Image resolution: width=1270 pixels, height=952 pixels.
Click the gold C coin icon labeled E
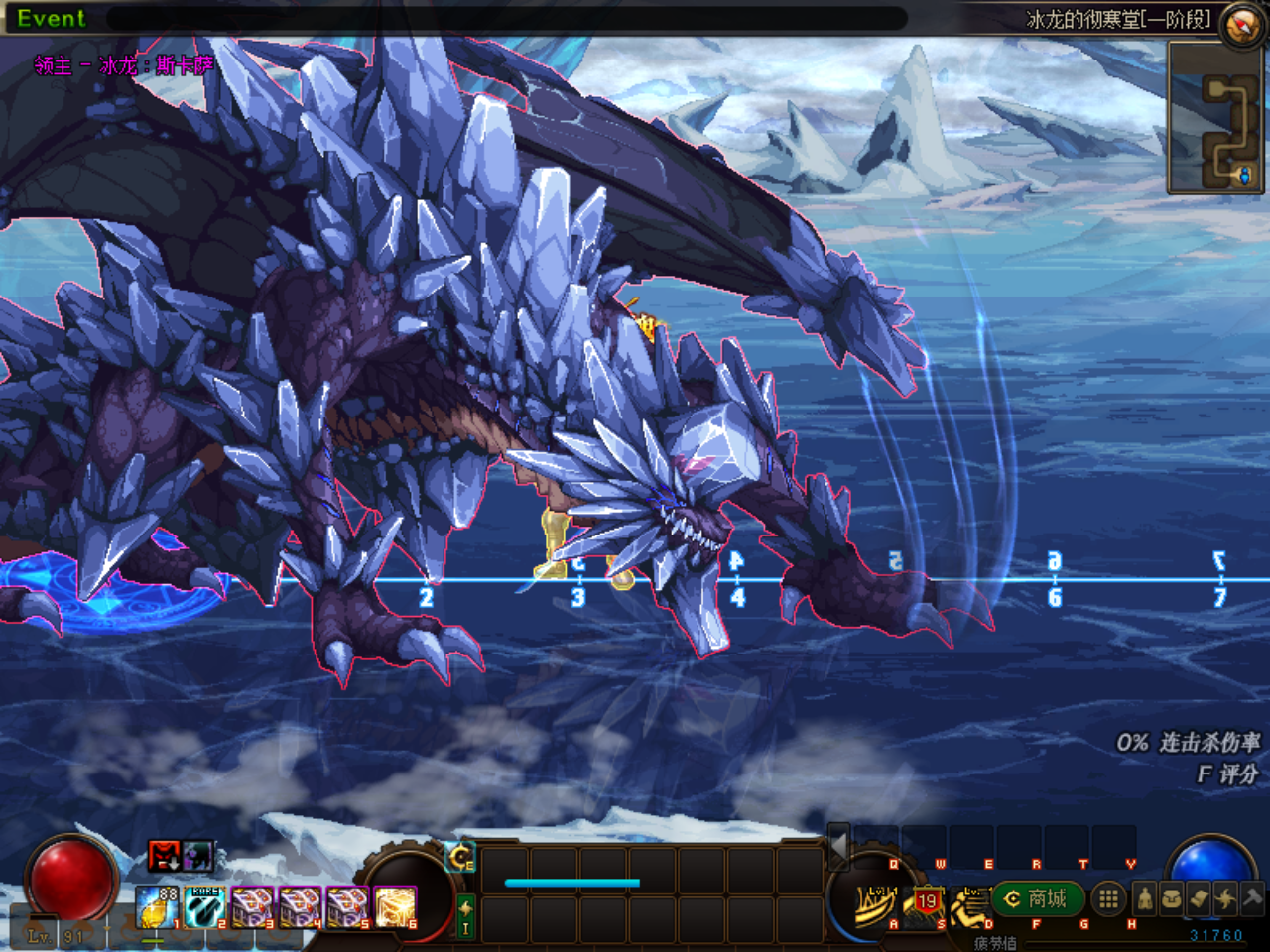pos(461,857)
